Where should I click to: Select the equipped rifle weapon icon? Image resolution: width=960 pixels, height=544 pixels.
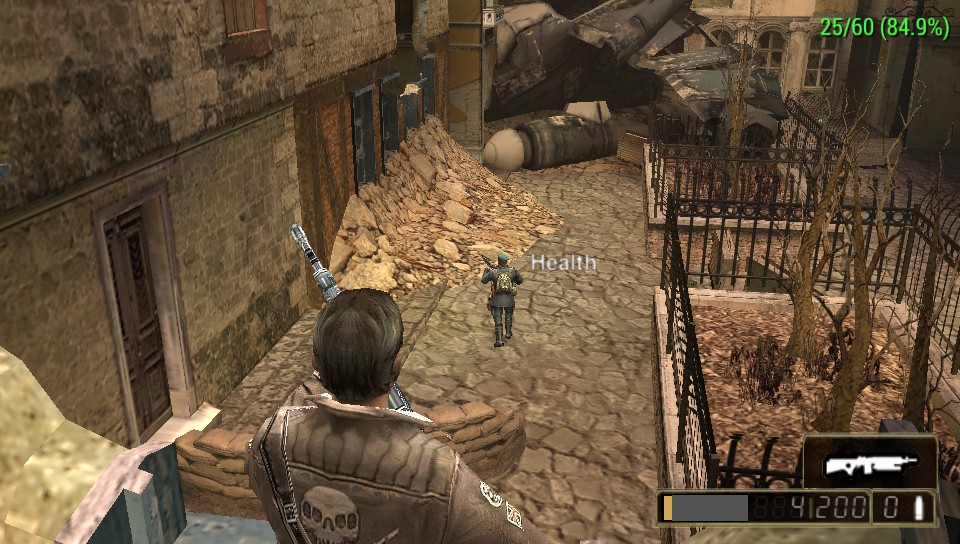click(868, 464)
